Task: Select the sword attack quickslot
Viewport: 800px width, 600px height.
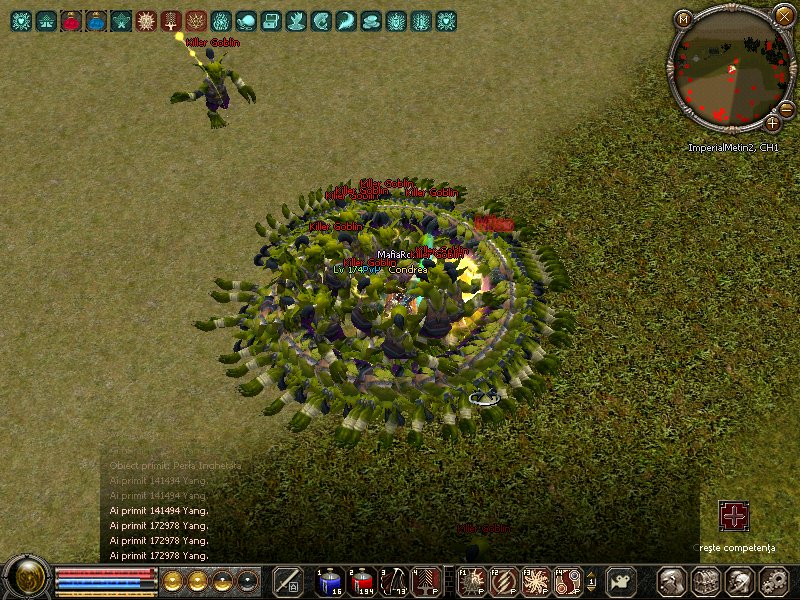Action: (288, 580)
